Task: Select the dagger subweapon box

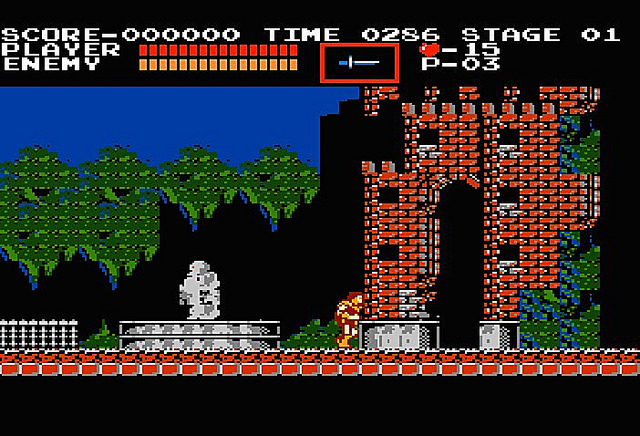Action: pos(359,63)
